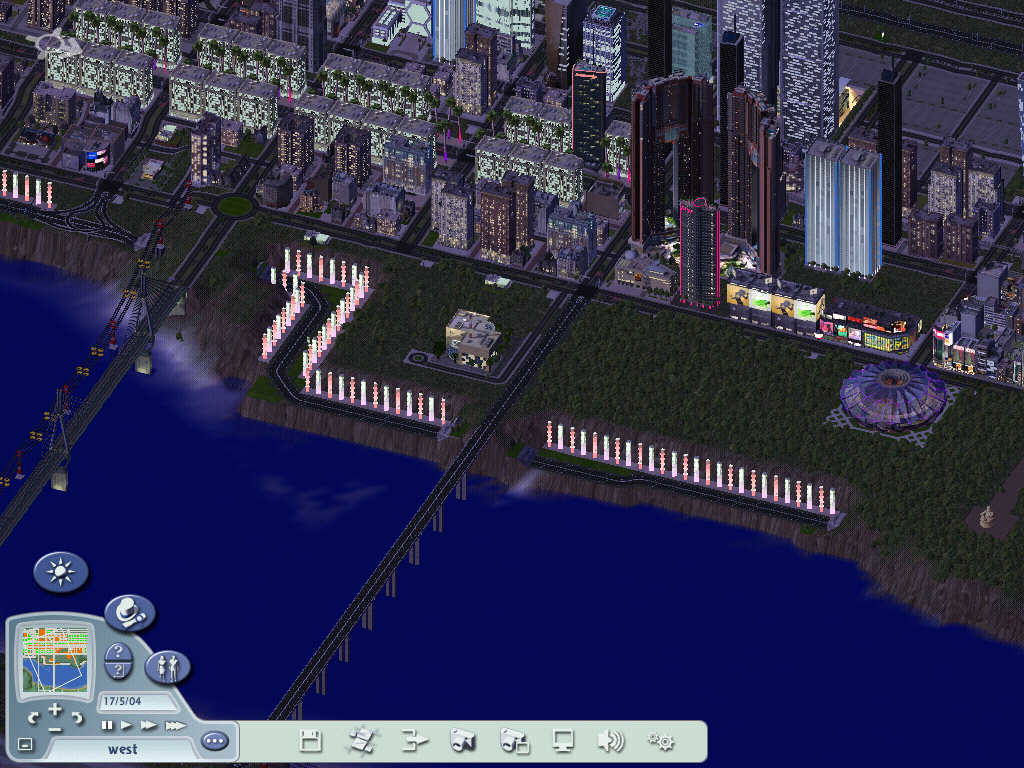Viewport: 1024px width, 768px height.
Task: Take a snapshot with the camera icon
Action: (x=462, y=741)
